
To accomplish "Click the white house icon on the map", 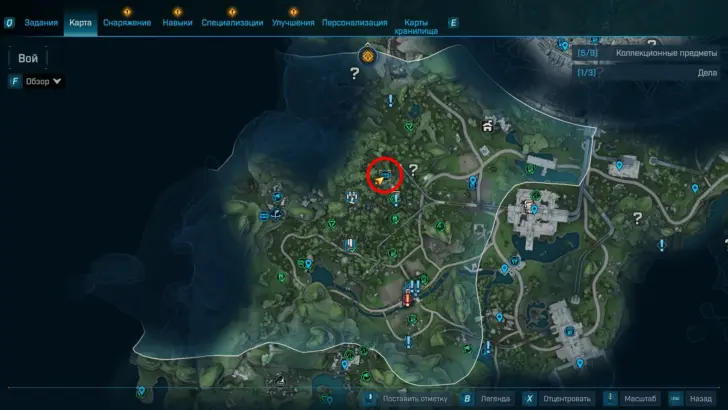I will point(488,126).
